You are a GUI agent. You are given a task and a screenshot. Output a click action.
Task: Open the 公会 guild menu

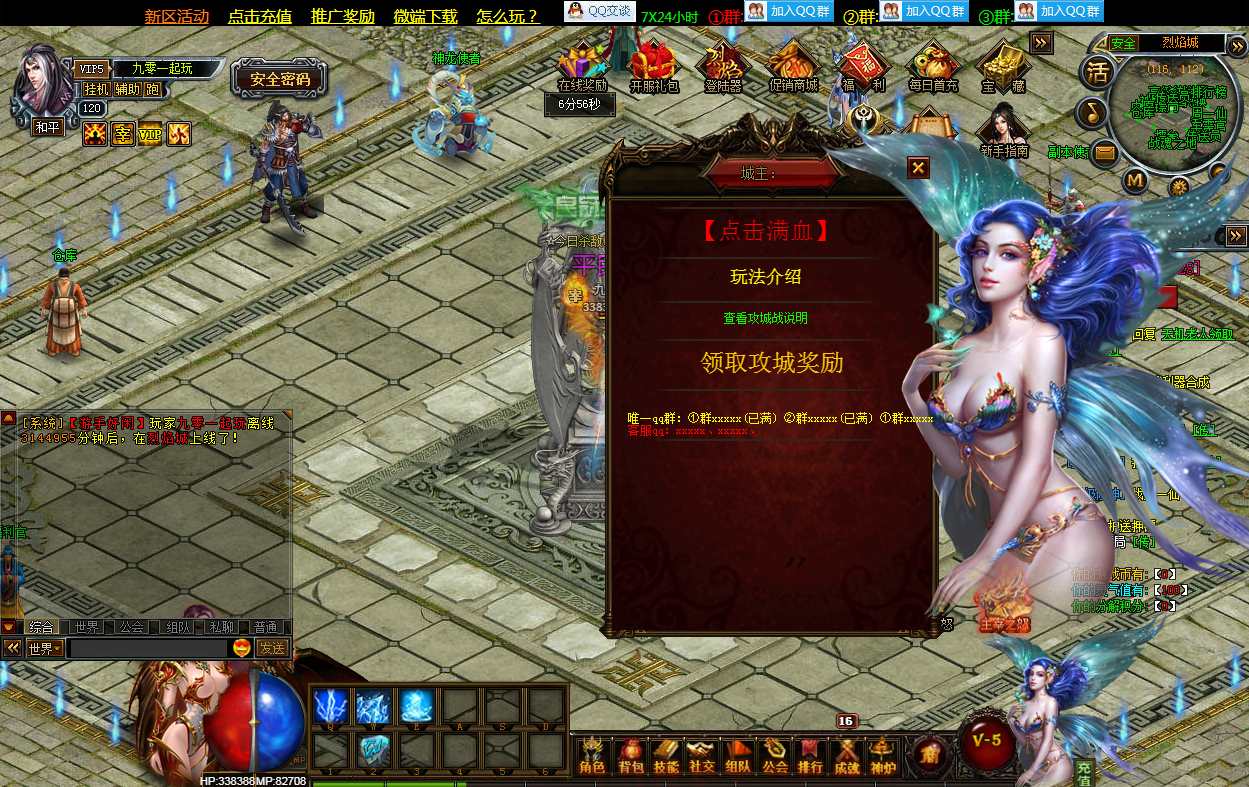tap(775, 757)
